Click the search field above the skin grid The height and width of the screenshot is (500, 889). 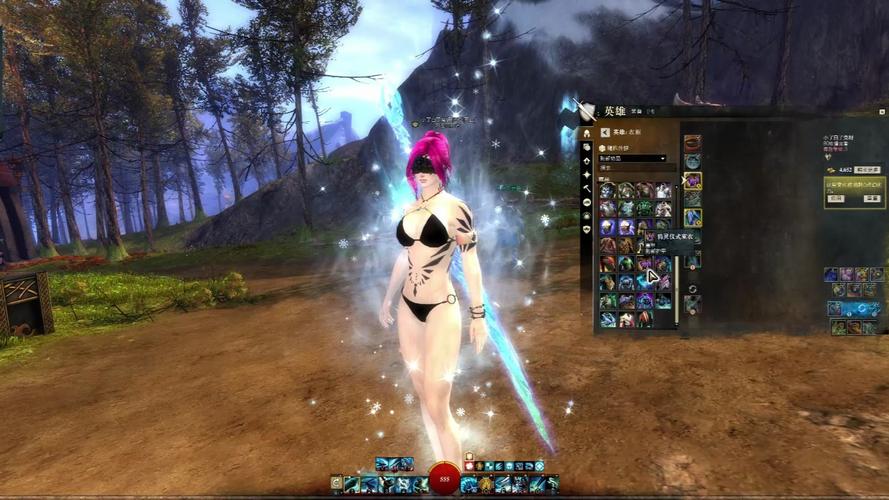pos(635,168)
